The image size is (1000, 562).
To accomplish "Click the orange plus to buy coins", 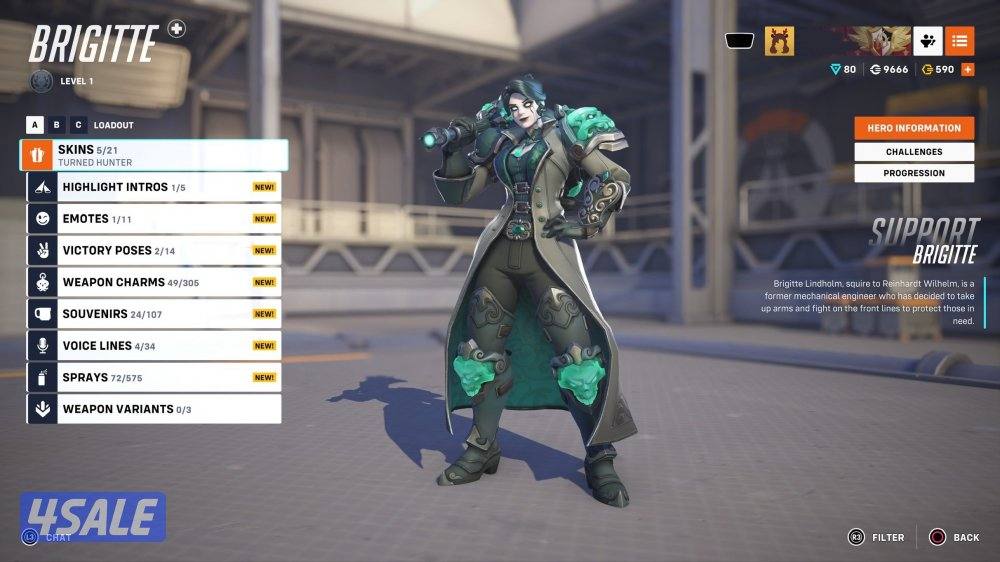I will click(967, 69).
